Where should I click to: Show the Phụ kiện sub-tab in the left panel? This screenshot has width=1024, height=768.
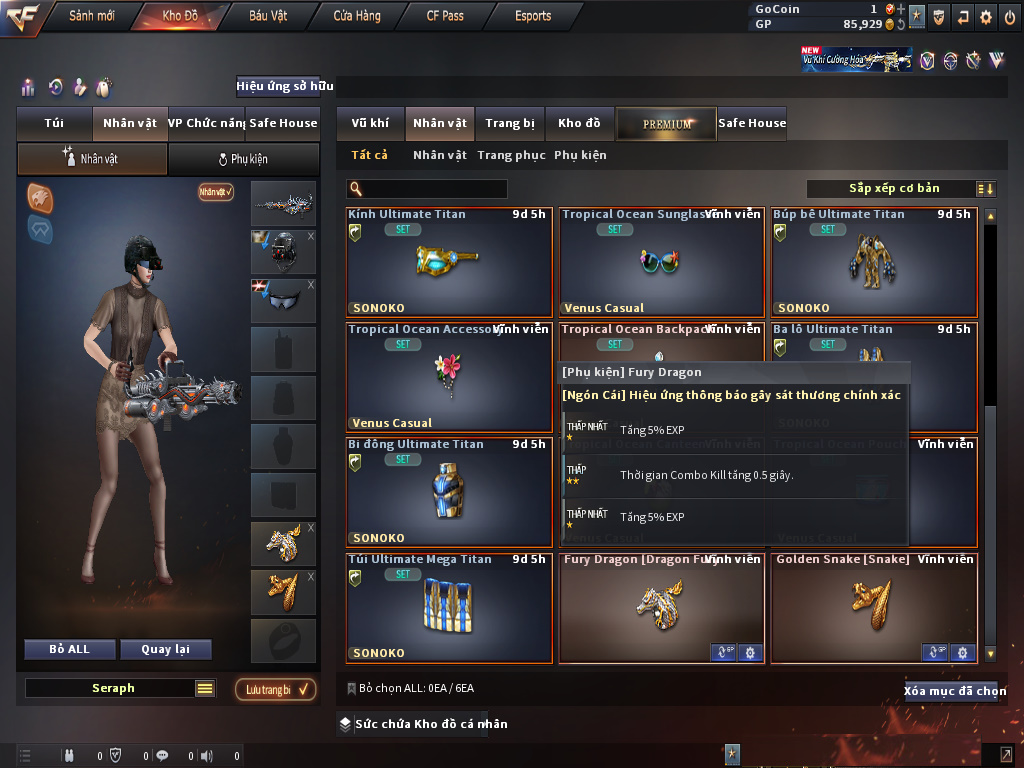click(x=243, y=159)
